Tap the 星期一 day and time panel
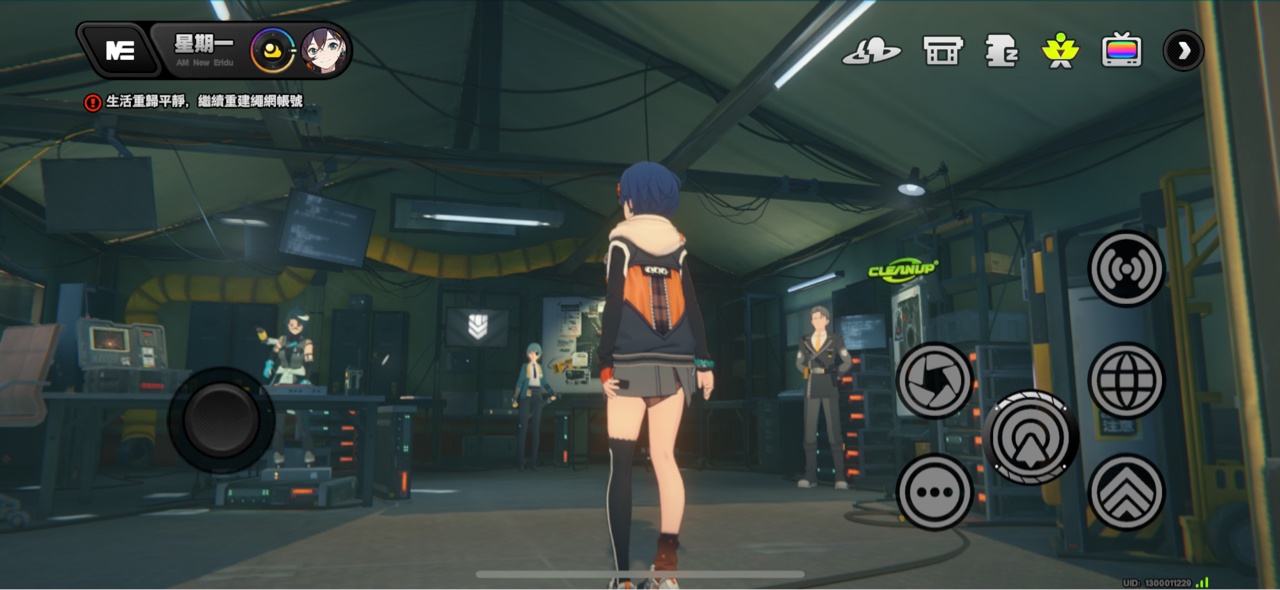This screenshot has height=590, width=1280. coord(201,48)
